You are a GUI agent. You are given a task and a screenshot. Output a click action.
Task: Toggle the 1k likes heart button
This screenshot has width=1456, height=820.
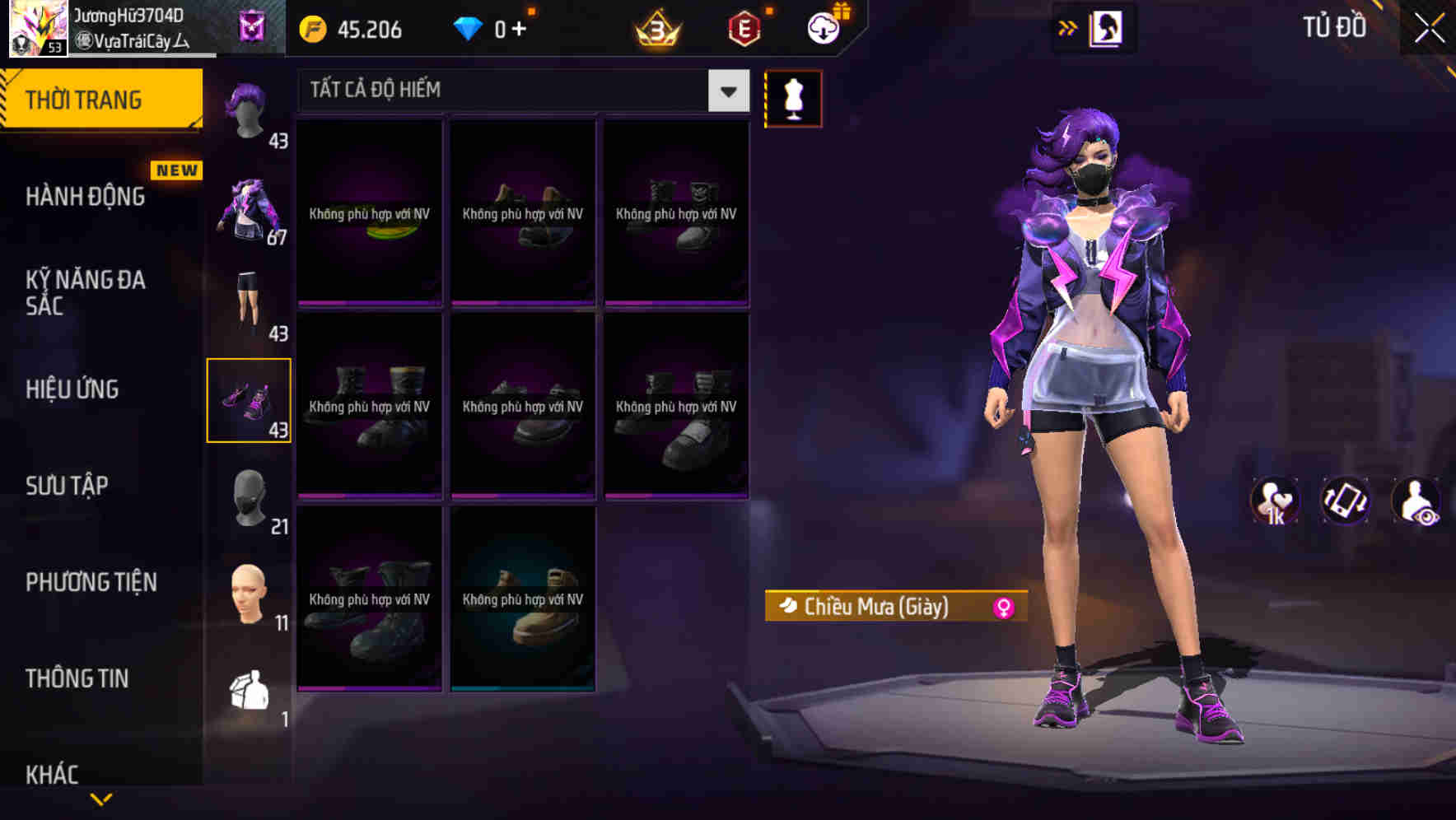click(x=1276, y=501)
